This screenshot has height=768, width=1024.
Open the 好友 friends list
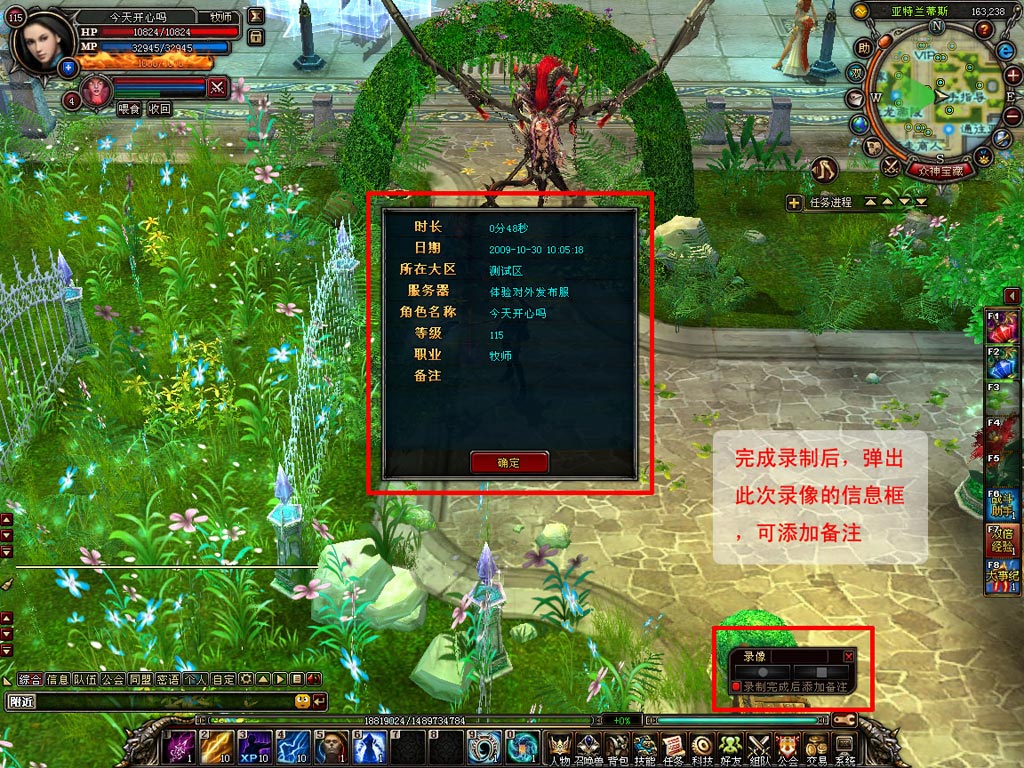click(731, 747)
